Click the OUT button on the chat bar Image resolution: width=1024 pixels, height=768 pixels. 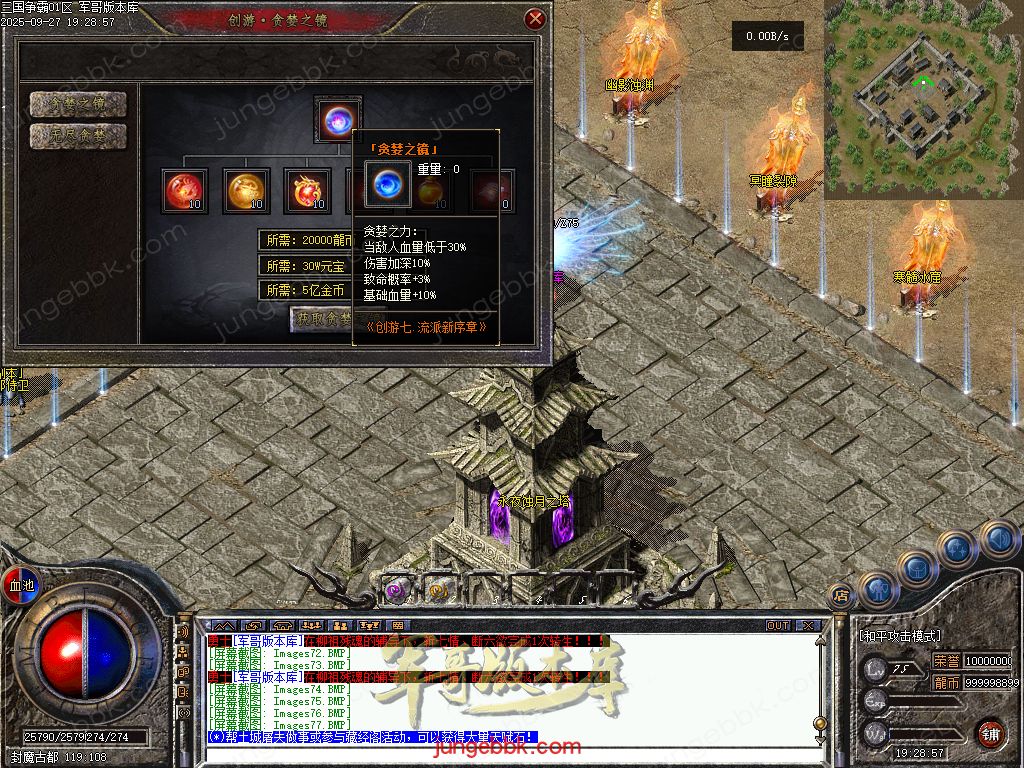coord(778,625)
